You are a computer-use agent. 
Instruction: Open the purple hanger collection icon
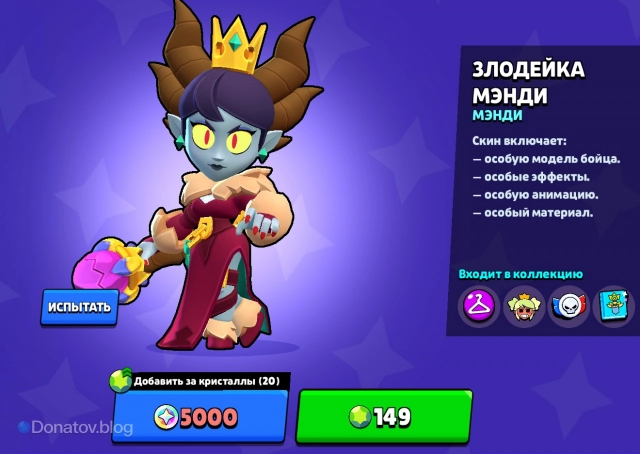pos(478,305)
